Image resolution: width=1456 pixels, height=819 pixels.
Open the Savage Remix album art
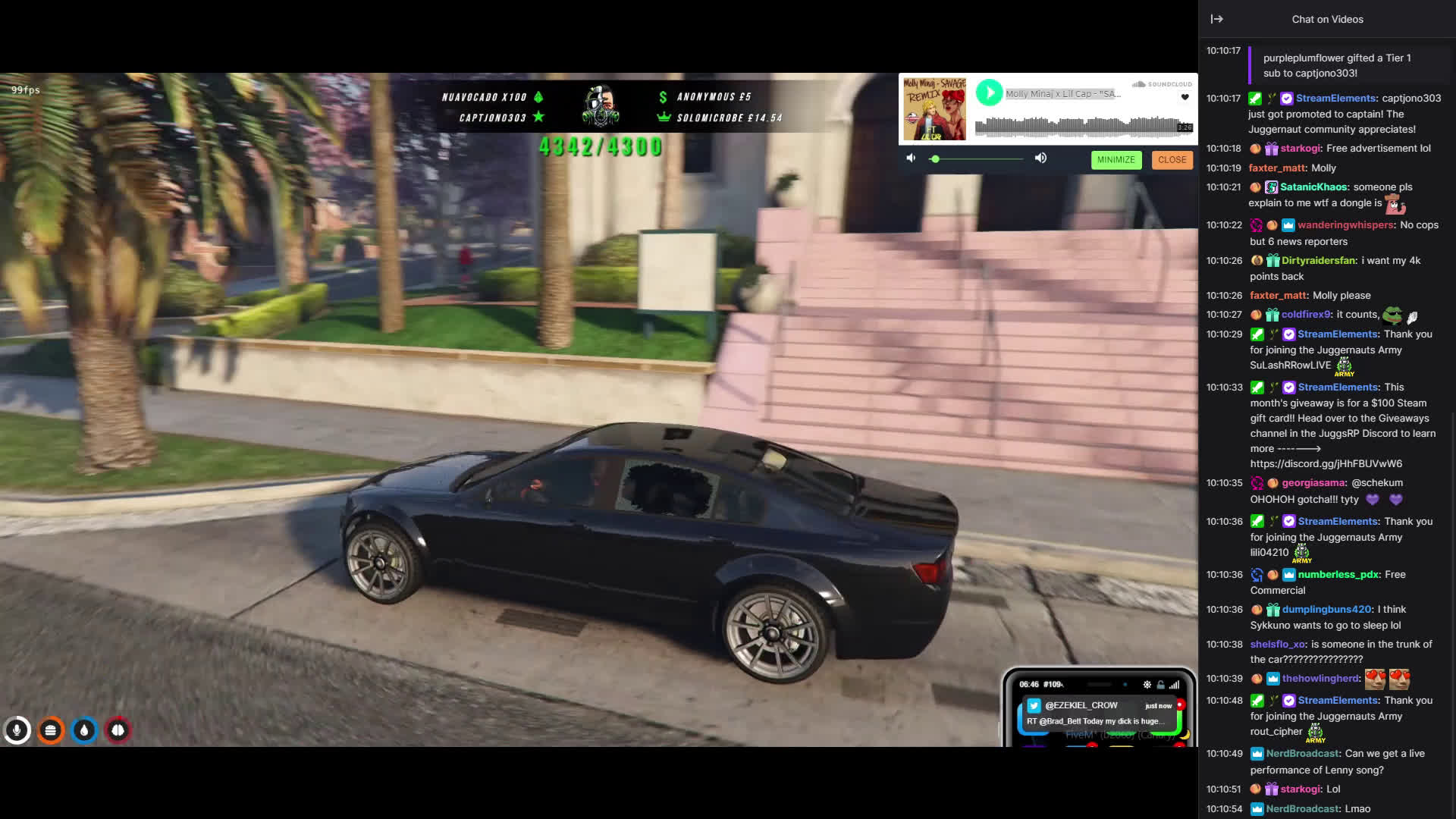pos(934,108)
